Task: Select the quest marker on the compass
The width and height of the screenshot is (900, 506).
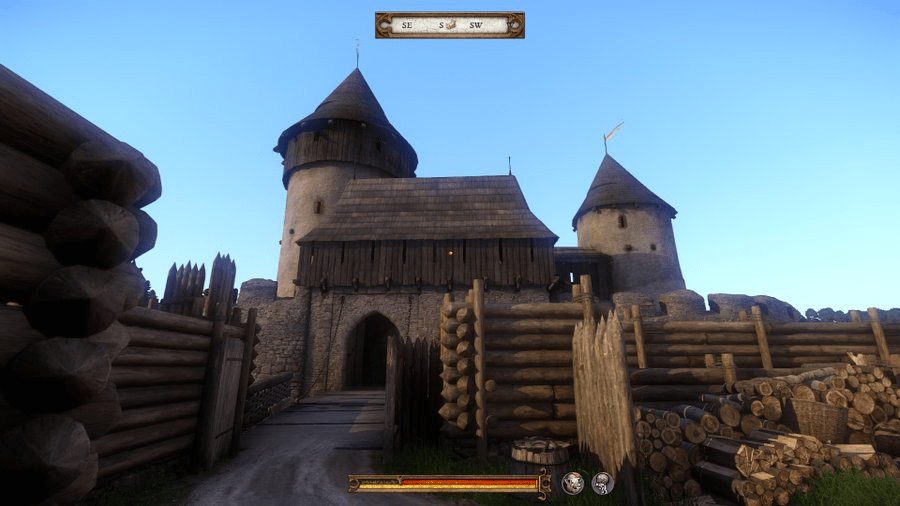Action: coord(451,24)
